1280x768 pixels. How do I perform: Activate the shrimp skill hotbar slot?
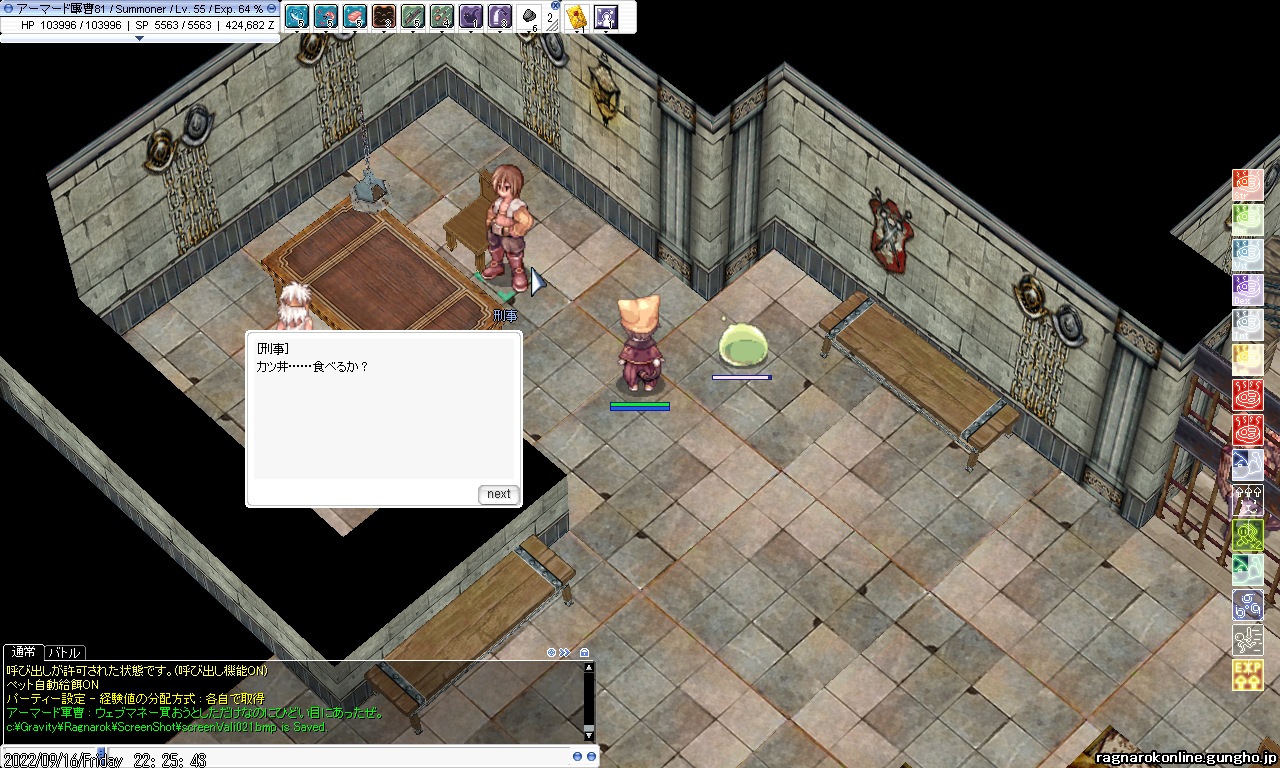click(x=325, y=16)
